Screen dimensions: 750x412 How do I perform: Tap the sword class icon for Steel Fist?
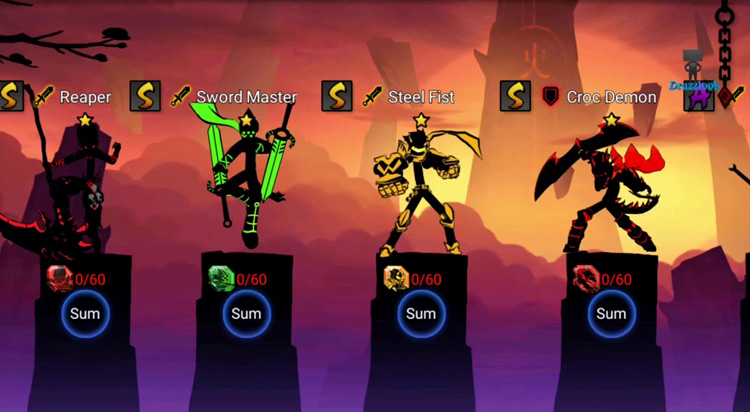coord(372,97)
